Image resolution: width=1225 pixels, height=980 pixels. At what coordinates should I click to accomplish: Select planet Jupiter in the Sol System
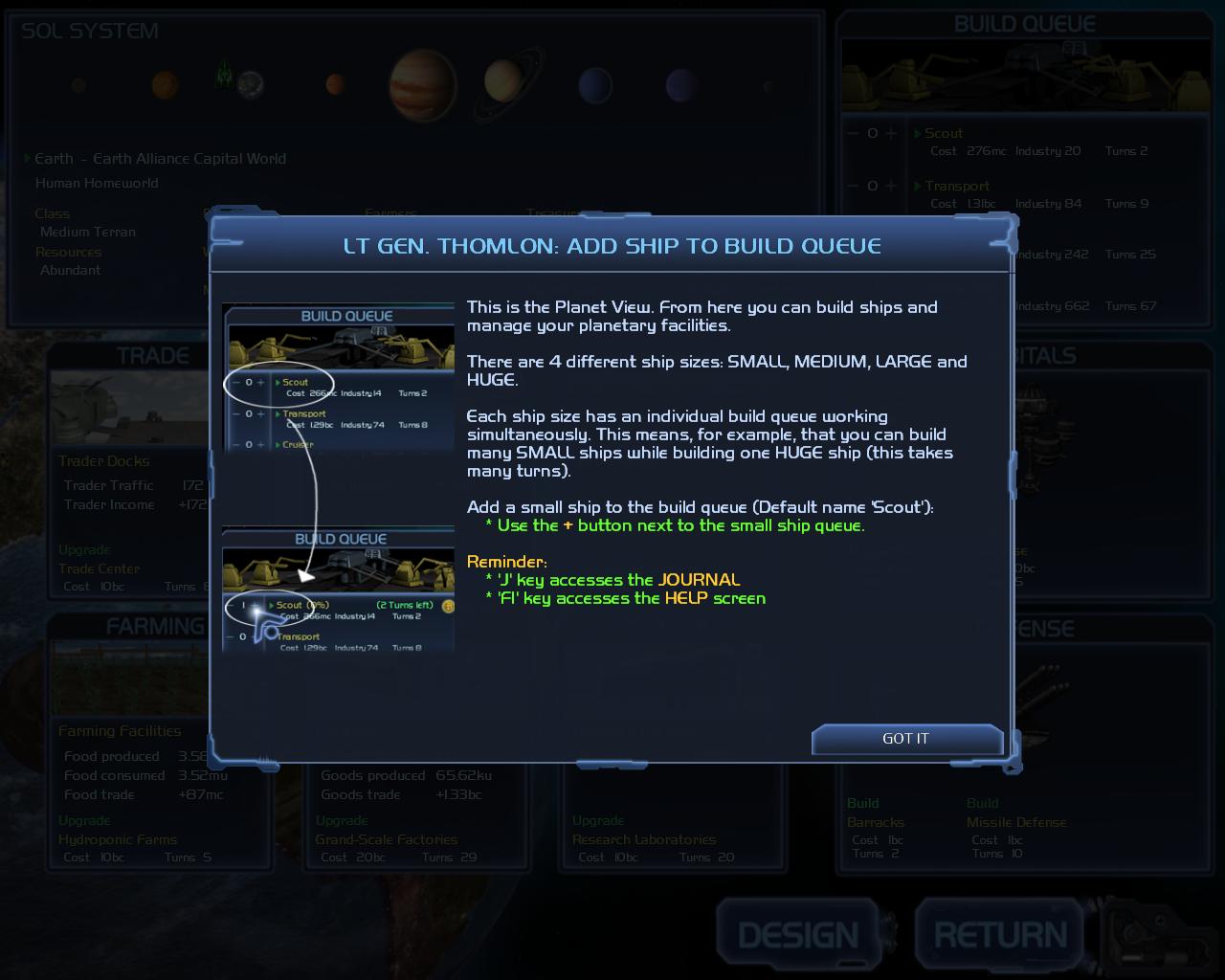[x=422, y=85]
